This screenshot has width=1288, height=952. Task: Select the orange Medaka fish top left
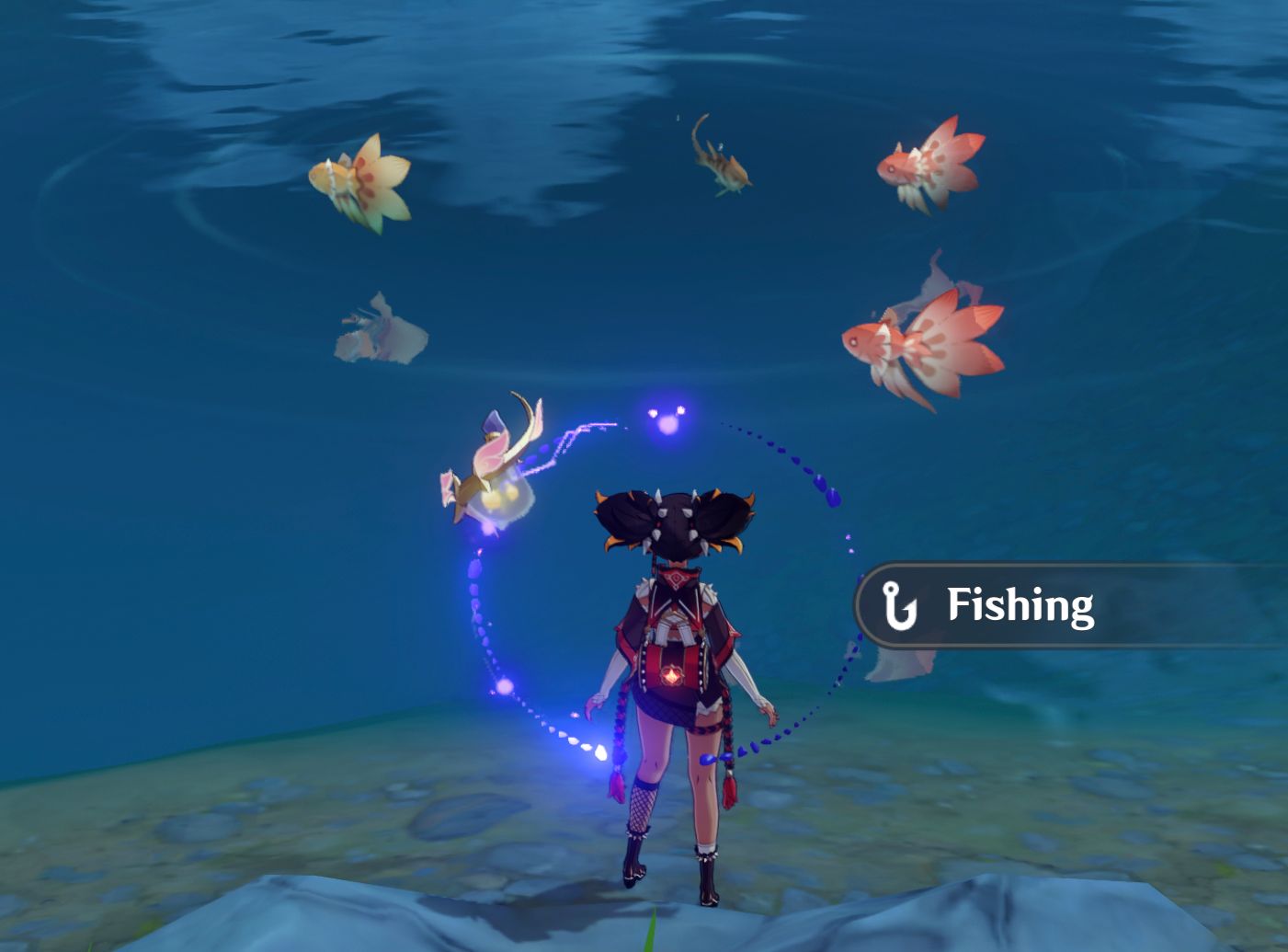(x=363, y=179)
